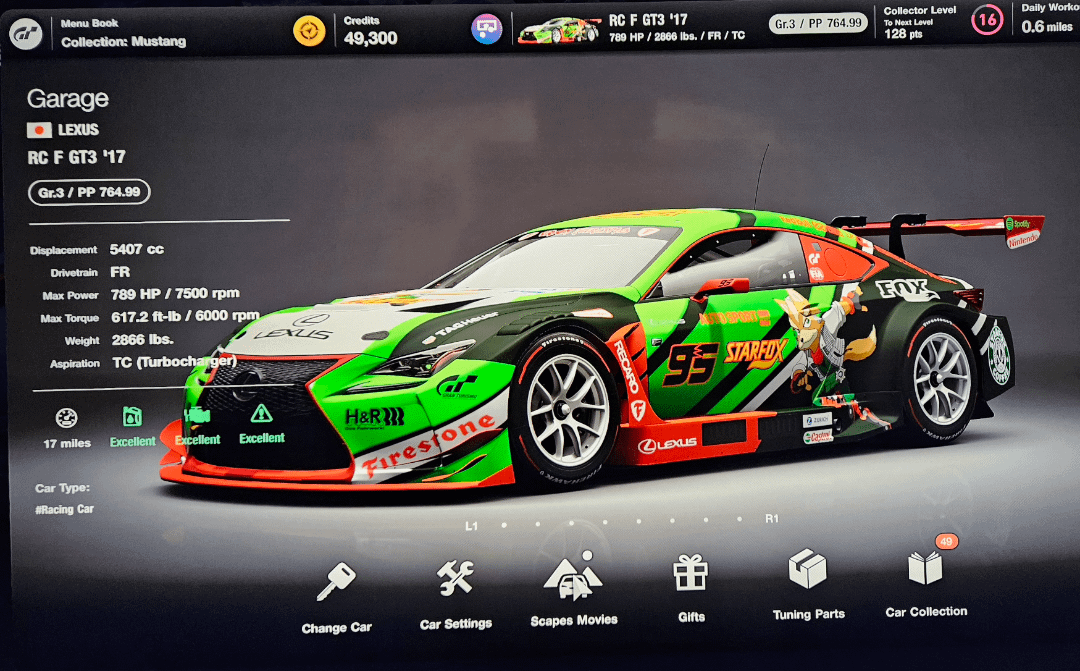Open the Gifts menu

pyautogui.click(x=690, y=585)
